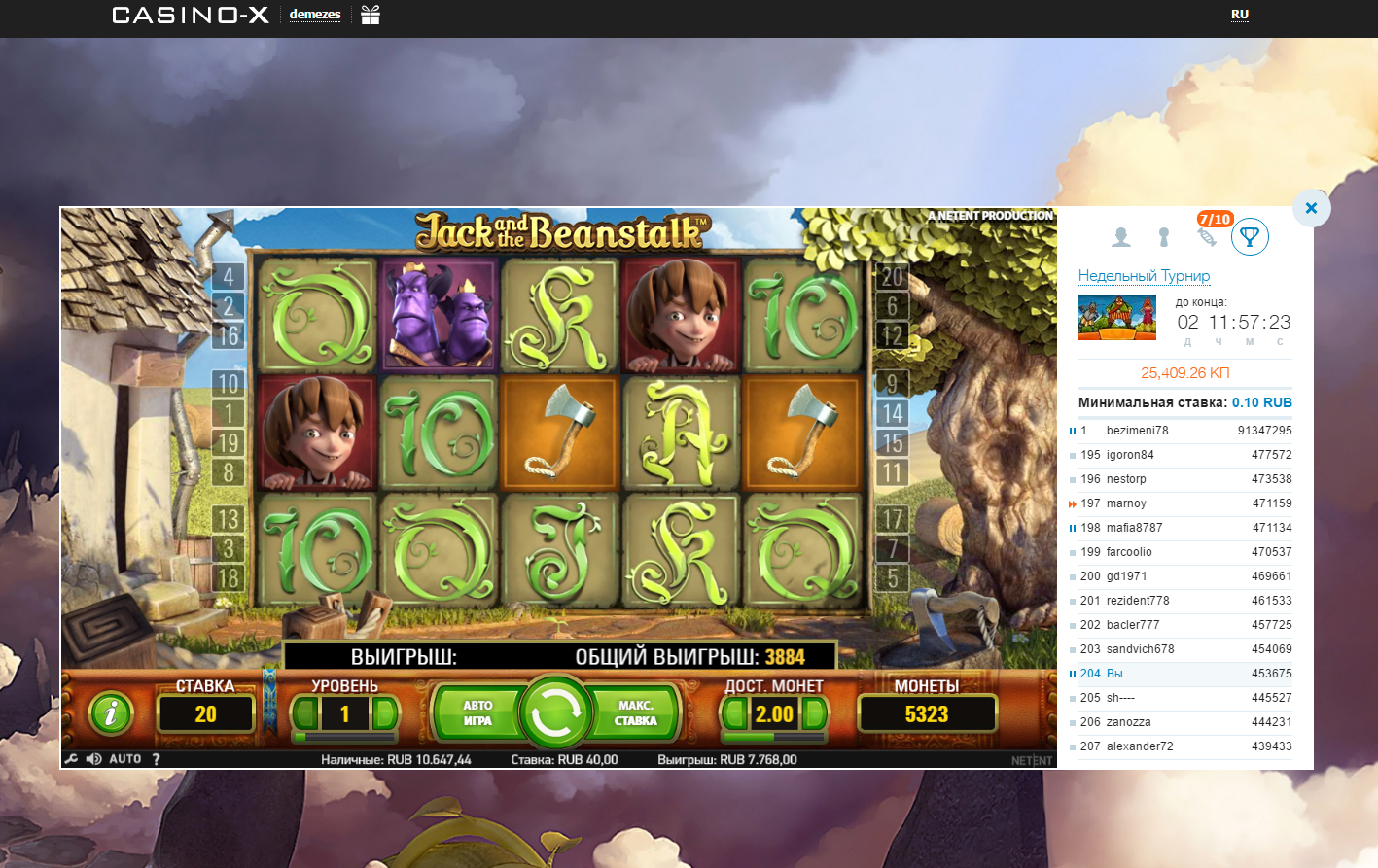Open the Недельный Турнир link
Image resolution: width=1378 pixels, height=868 pixels.
click(1144, 276)
